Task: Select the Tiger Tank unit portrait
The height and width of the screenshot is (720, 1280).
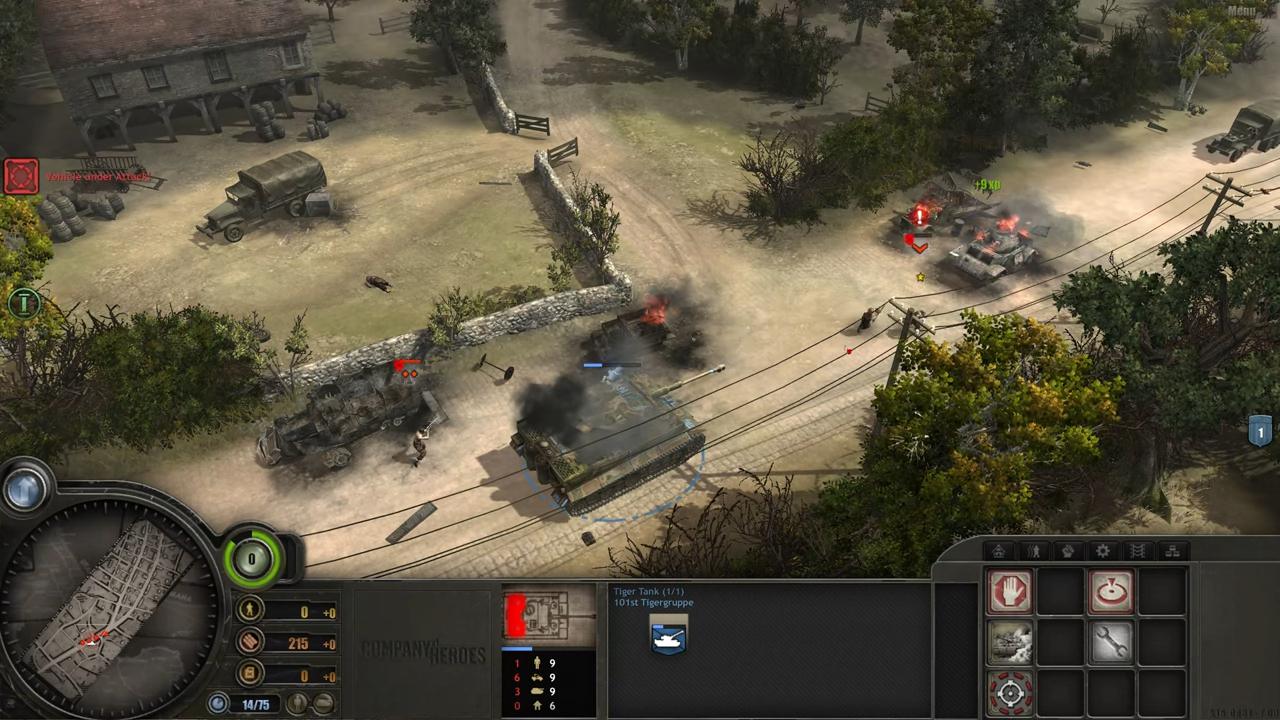Action: [x=549, y=614]
